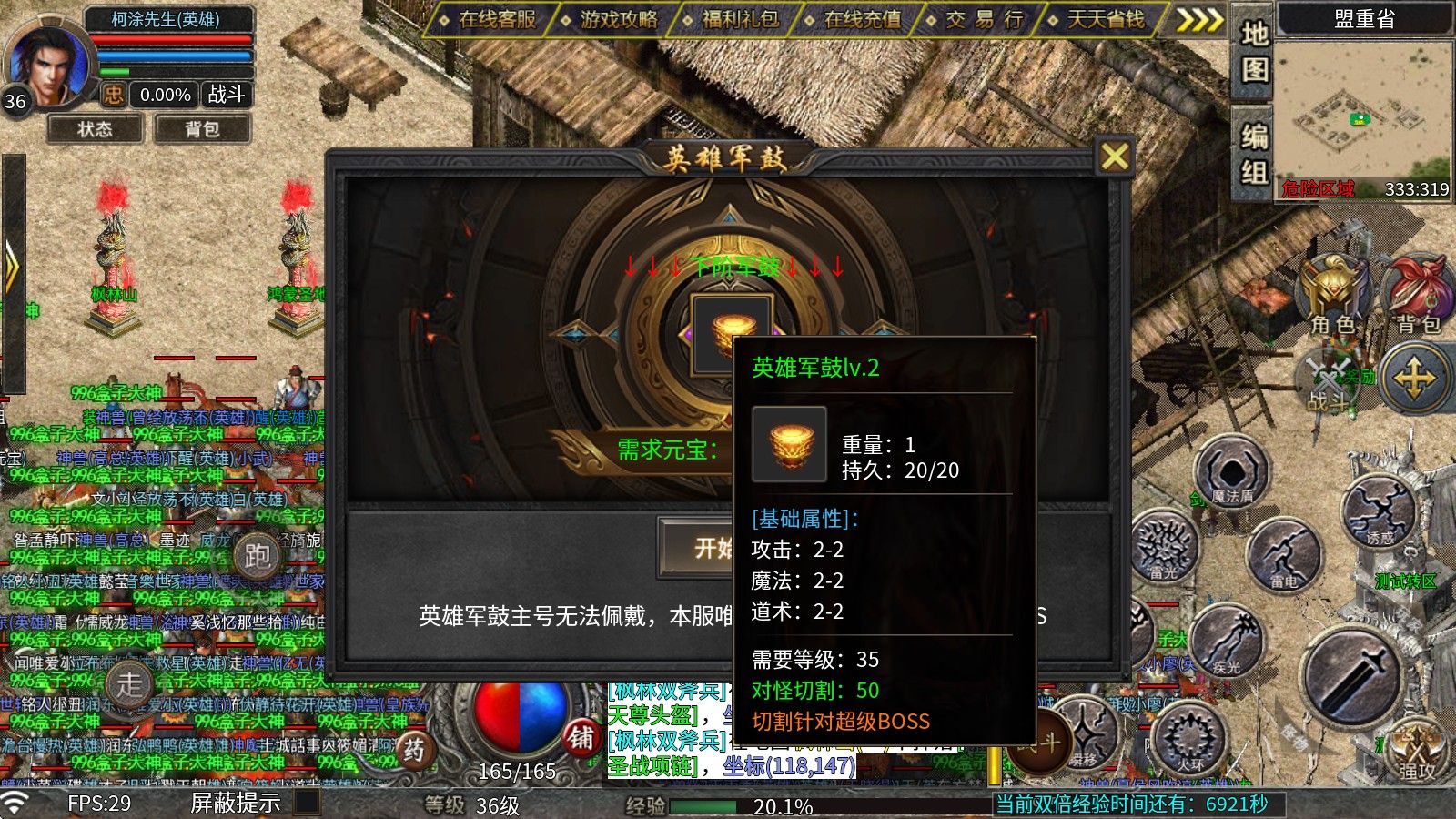This screenshot has width=1456, height=819.
Task: Open the 状态 status panel button
Action: pyautogui.click(x=96, y=129)
